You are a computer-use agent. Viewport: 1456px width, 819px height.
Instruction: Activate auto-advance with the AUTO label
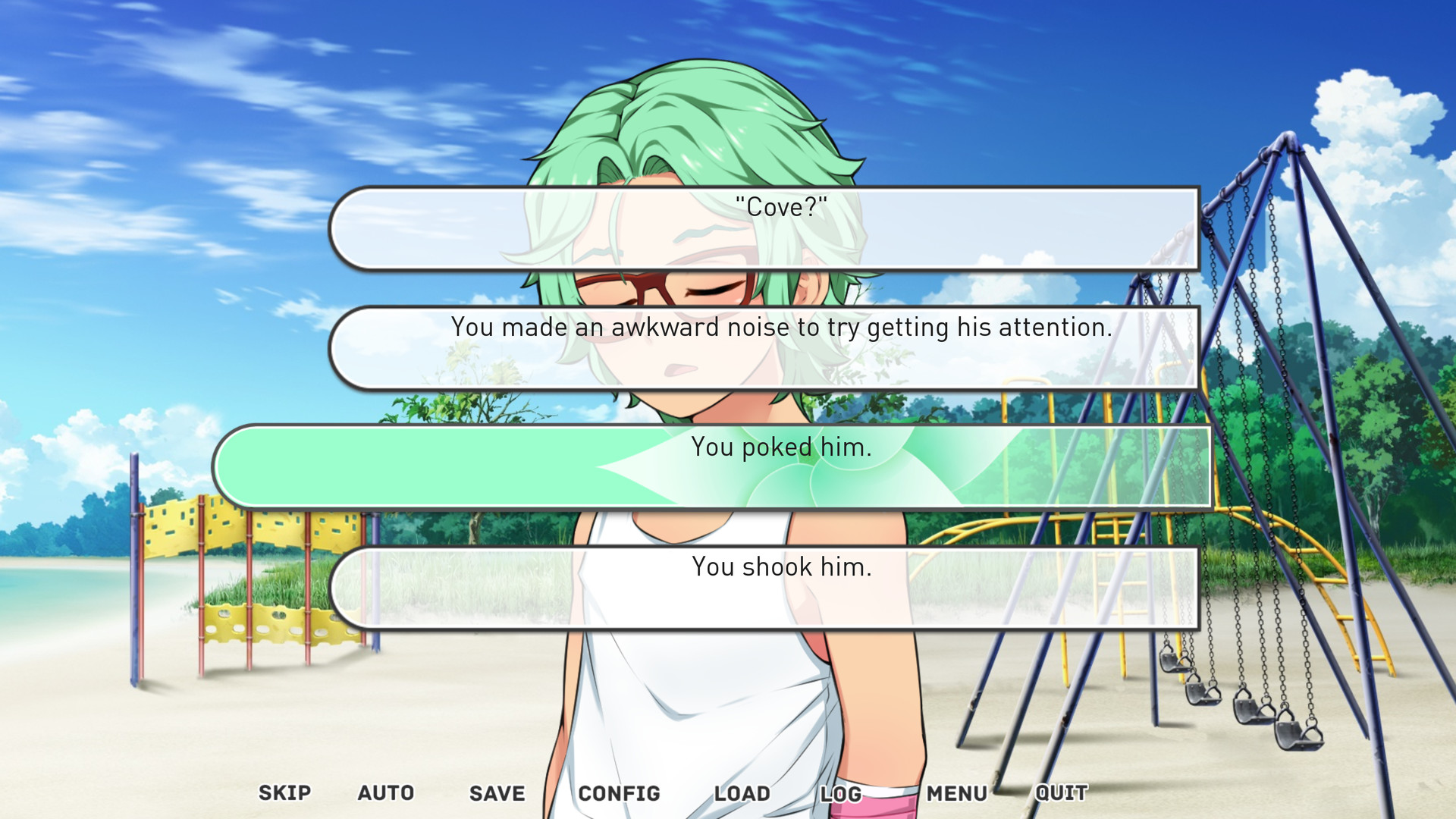click(x=384, y=792)
